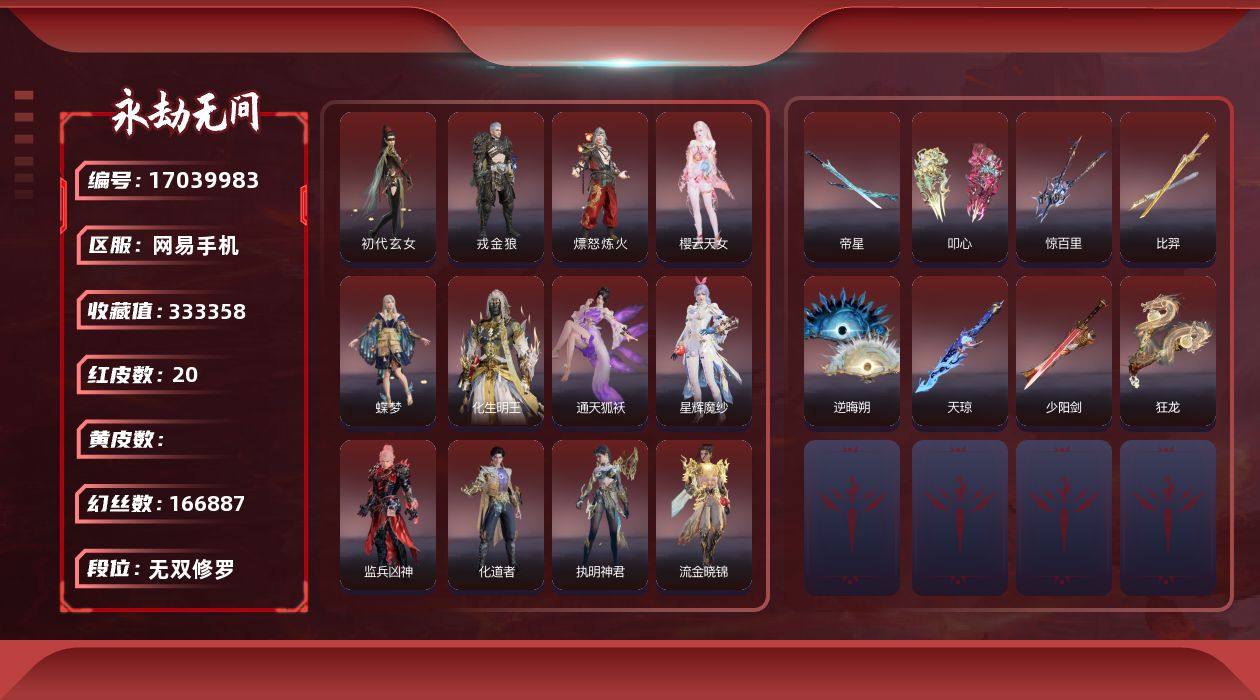Choose the 化道者 skin card
Image resolution: width=1260 pixels, height=700 pixels.
coord(496,515)
